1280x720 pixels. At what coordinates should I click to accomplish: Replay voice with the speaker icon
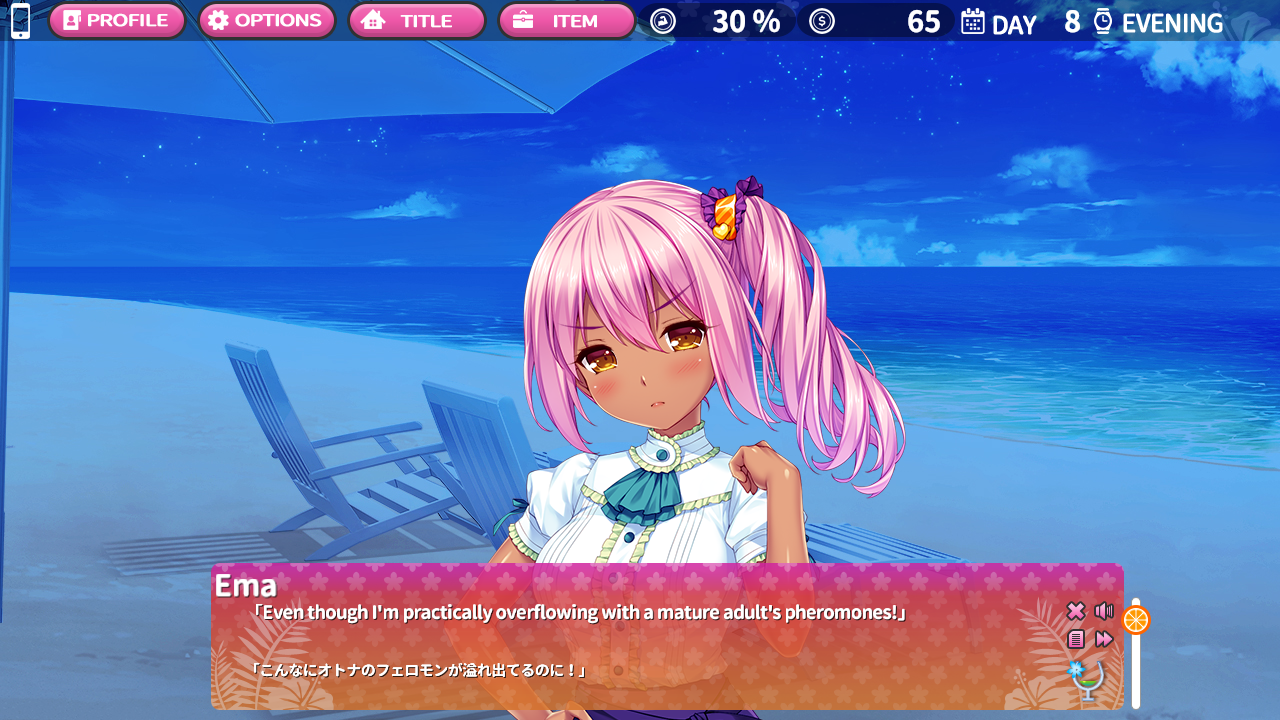(1104, 611)
